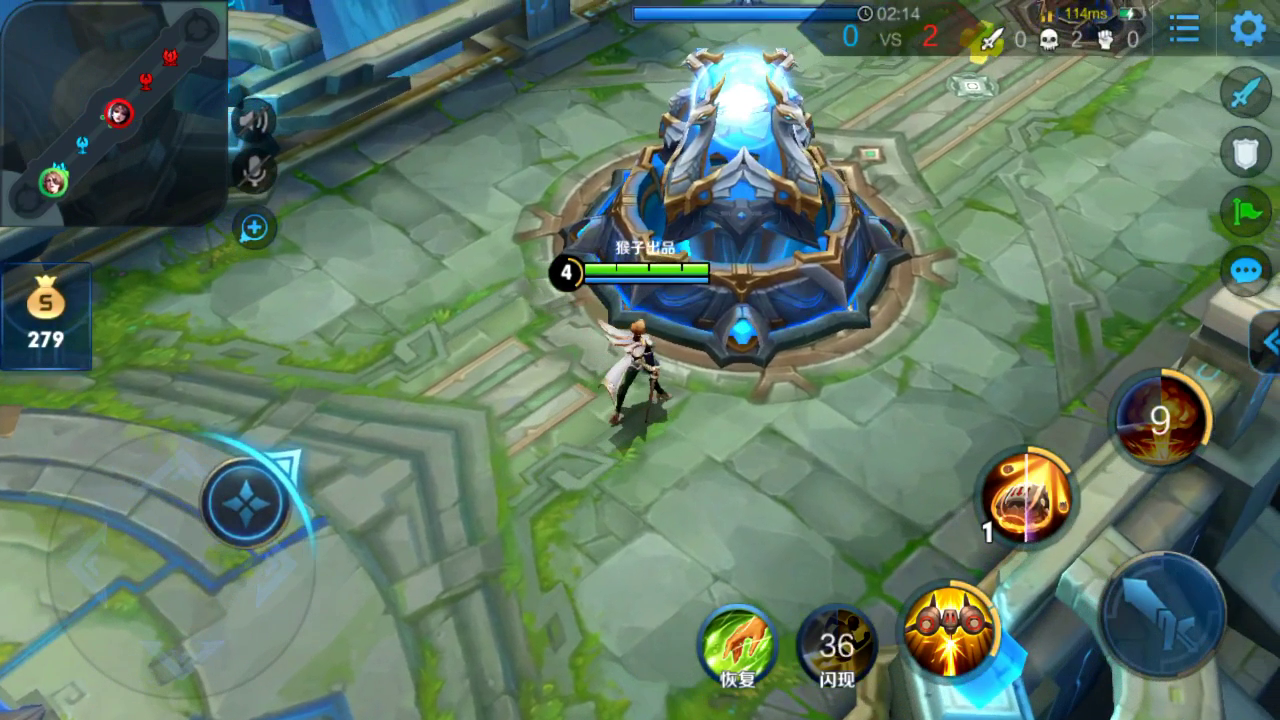Activate the second skill with fist icon
Image resolution: width=1280 pixels, height=720 pixels.
(x=1026, y=496)
